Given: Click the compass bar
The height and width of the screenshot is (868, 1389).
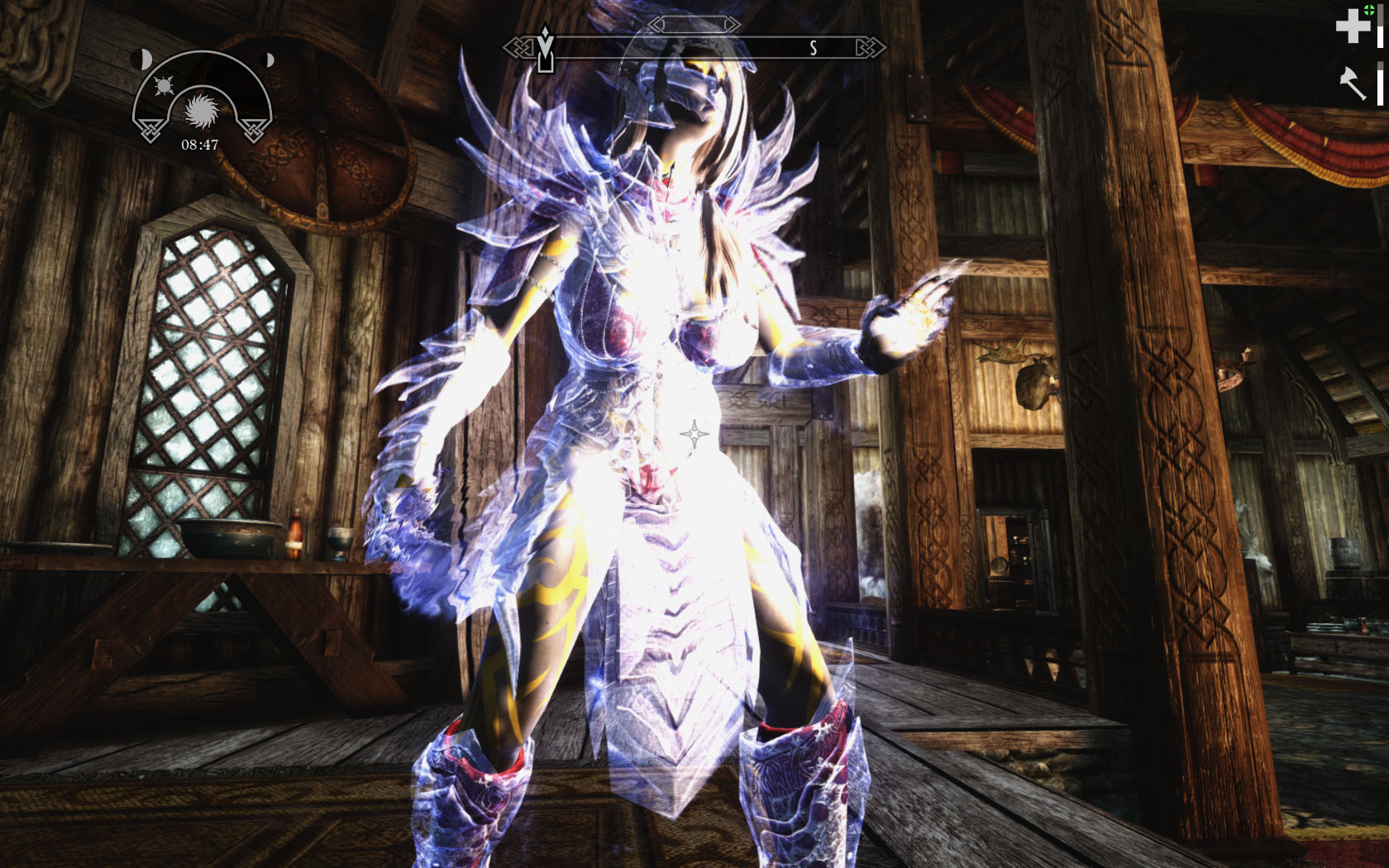Looking at the screenshot, I should click(694, 47).
